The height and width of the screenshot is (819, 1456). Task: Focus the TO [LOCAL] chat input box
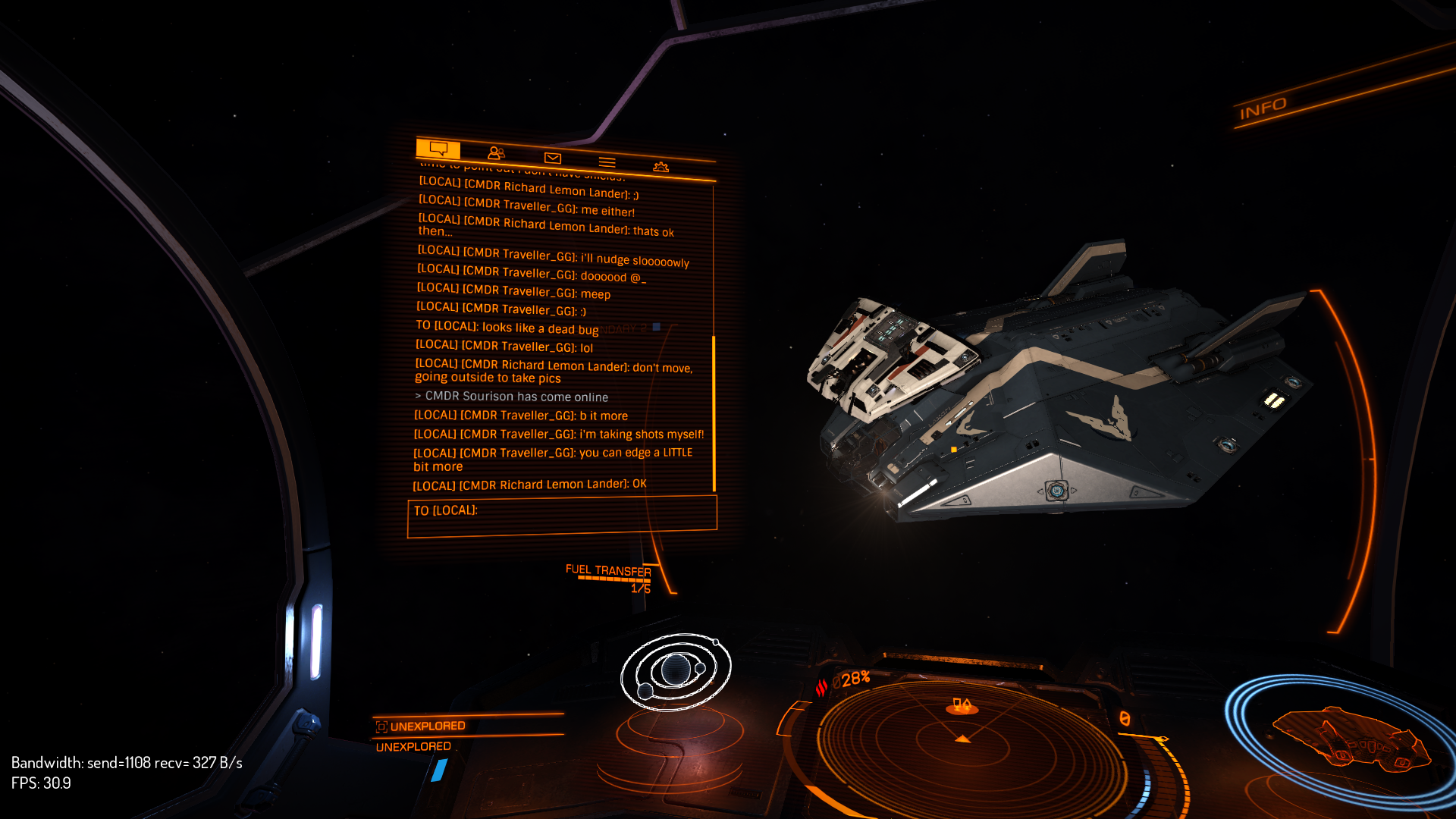coord(561,516)
